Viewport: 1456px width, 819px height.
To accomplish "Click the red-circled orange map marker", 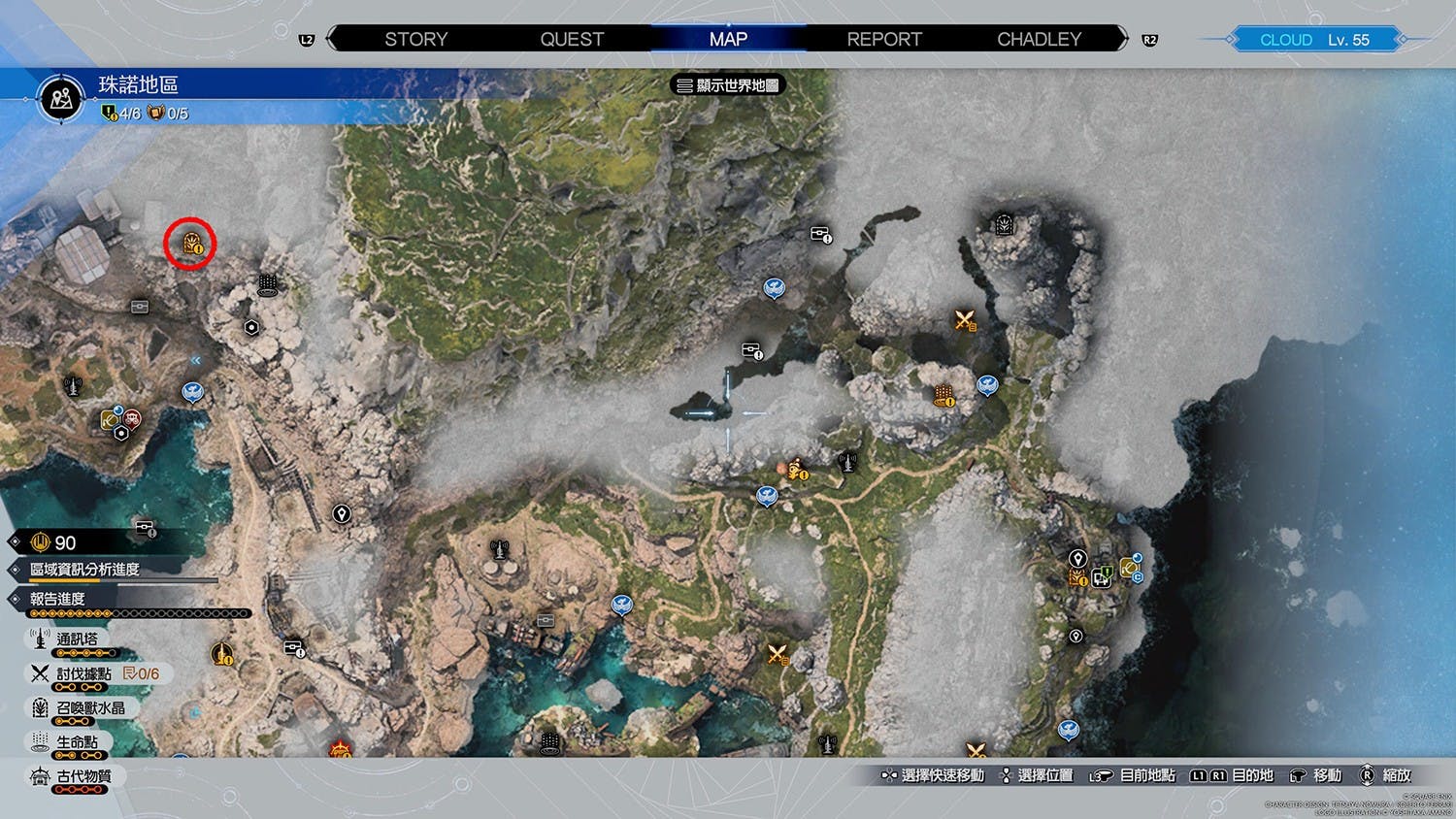I will (190, 243).
